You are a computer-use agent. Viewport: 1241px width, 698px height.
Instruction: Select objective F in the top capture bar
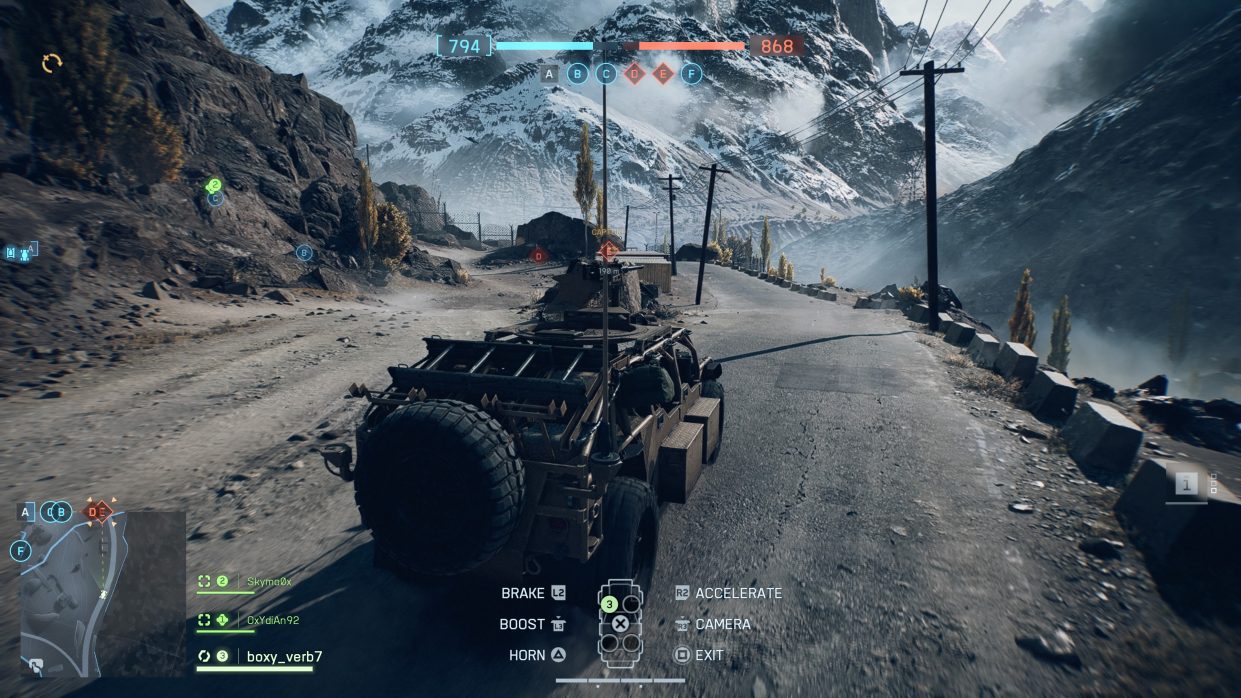click(691, 73)
